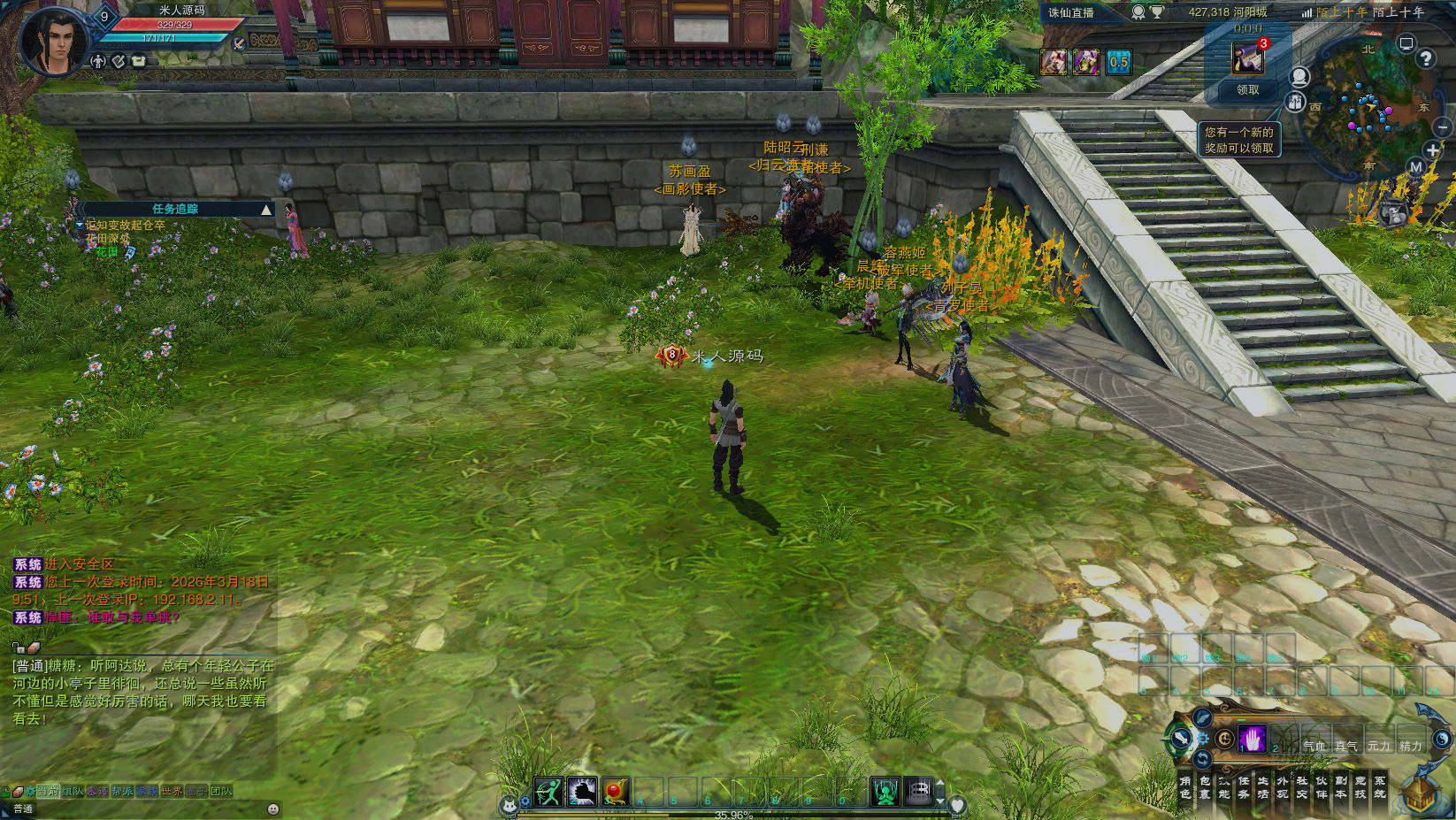Select the red orb item in hotbar
The width and height of the screenshot is (1456, 820).
[616, 792]
